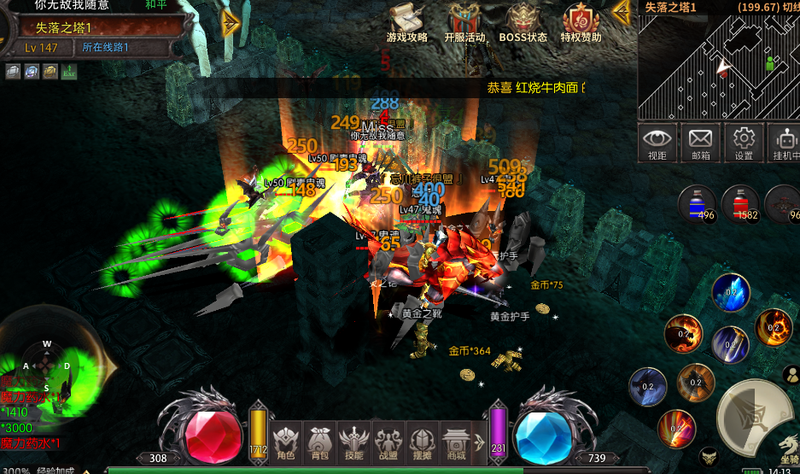The image size is (800, 474).
Task: Open the 设置 settings gear
Action: [x=743, y=142]
